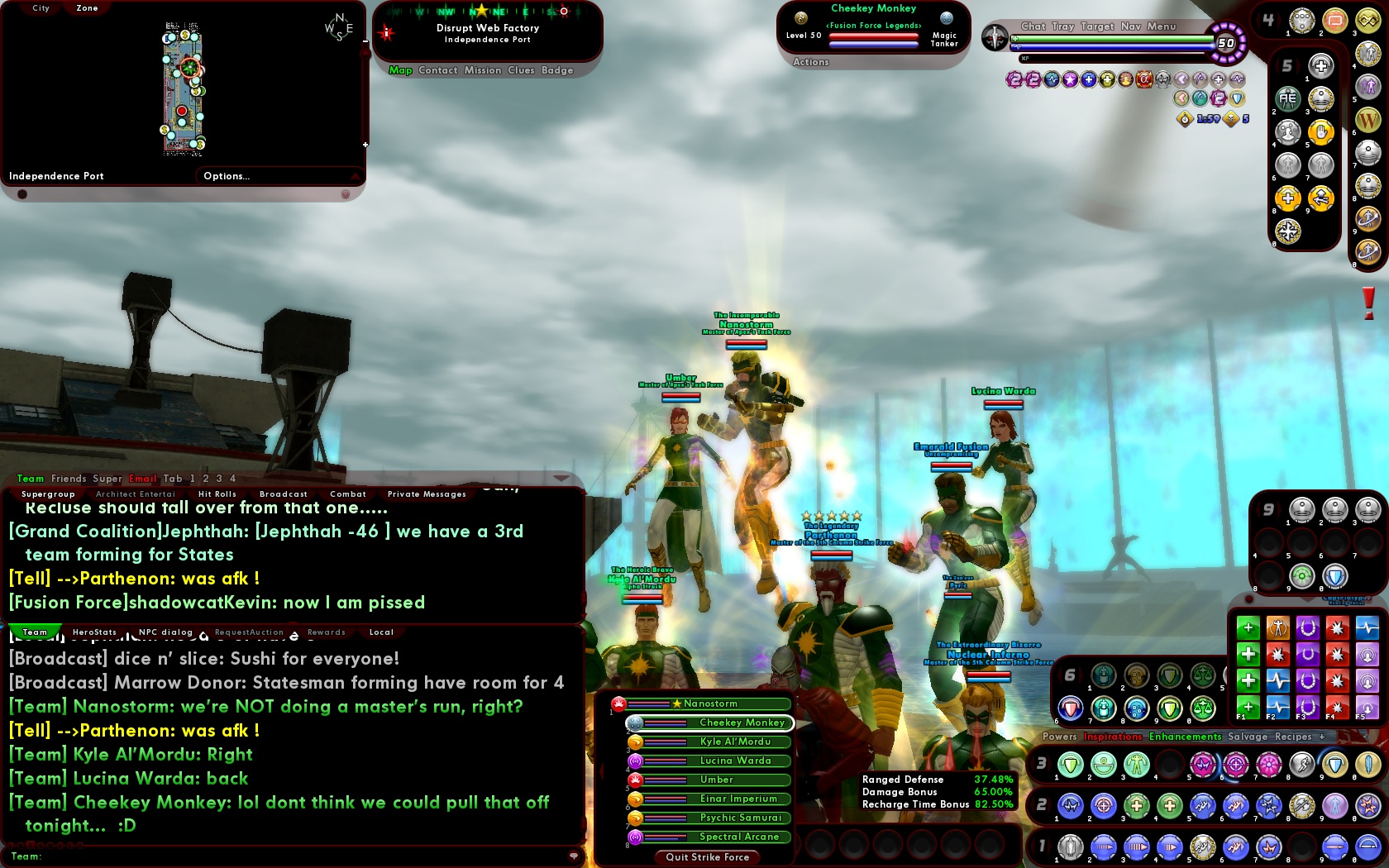Click the Quit Strike Force button
Image resolution: width=1389 pixels, height=868 pixels.
tap(706, 857)
